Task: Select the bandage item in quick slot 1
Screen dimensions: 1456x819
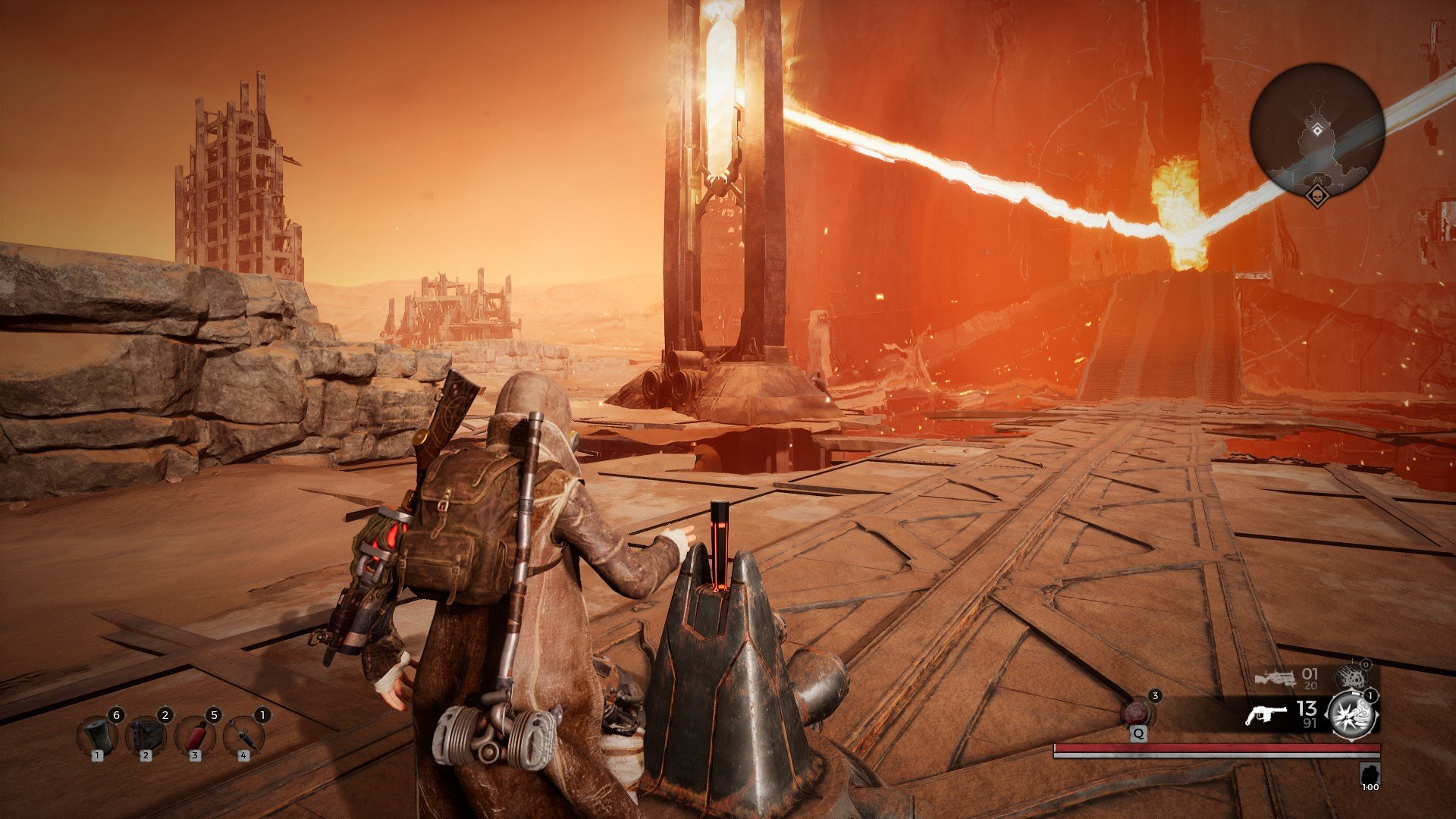Action: click(97, 736)
